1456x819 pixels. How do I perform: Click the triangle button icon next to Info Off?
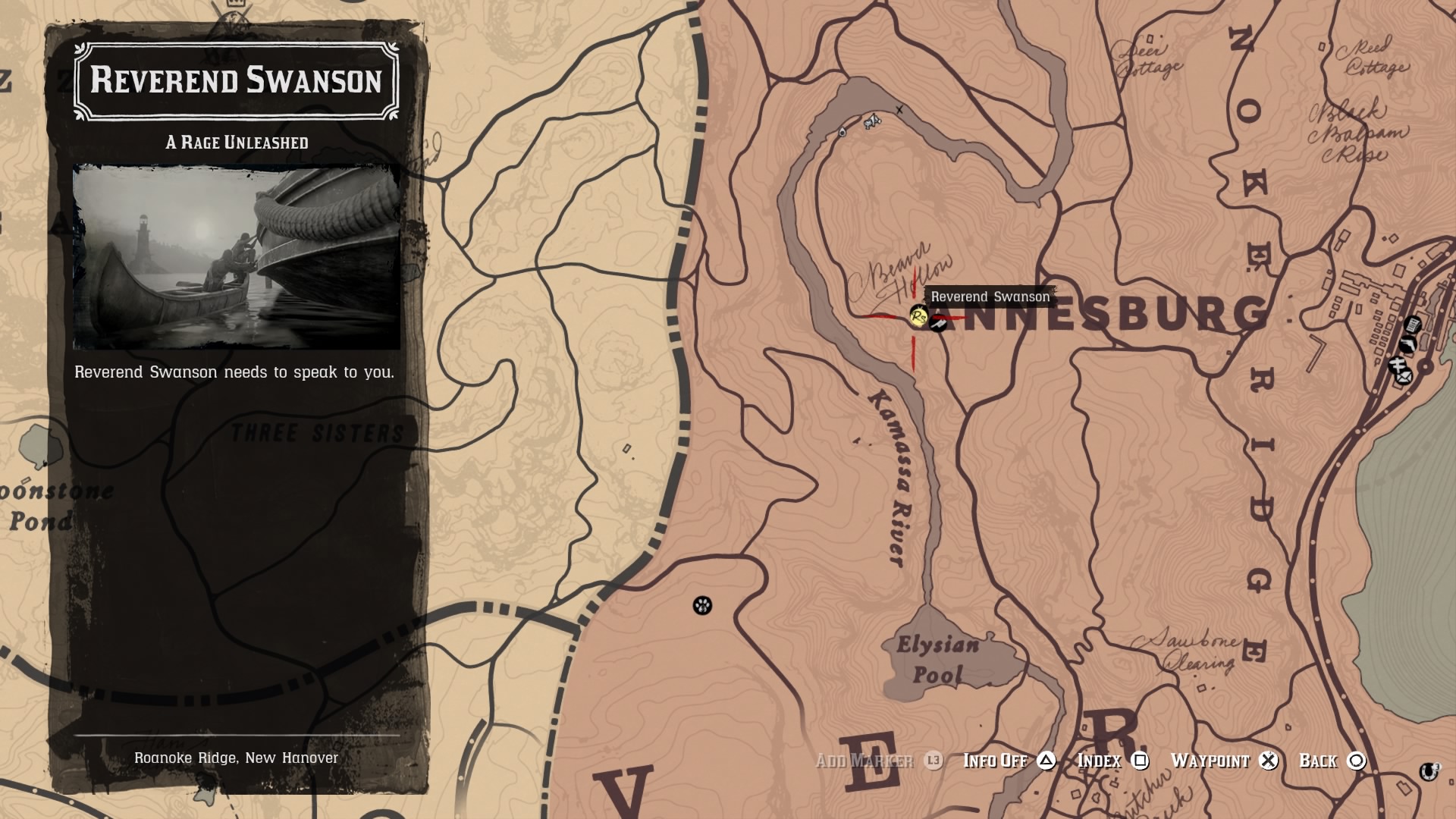[x=1045, y=761]
